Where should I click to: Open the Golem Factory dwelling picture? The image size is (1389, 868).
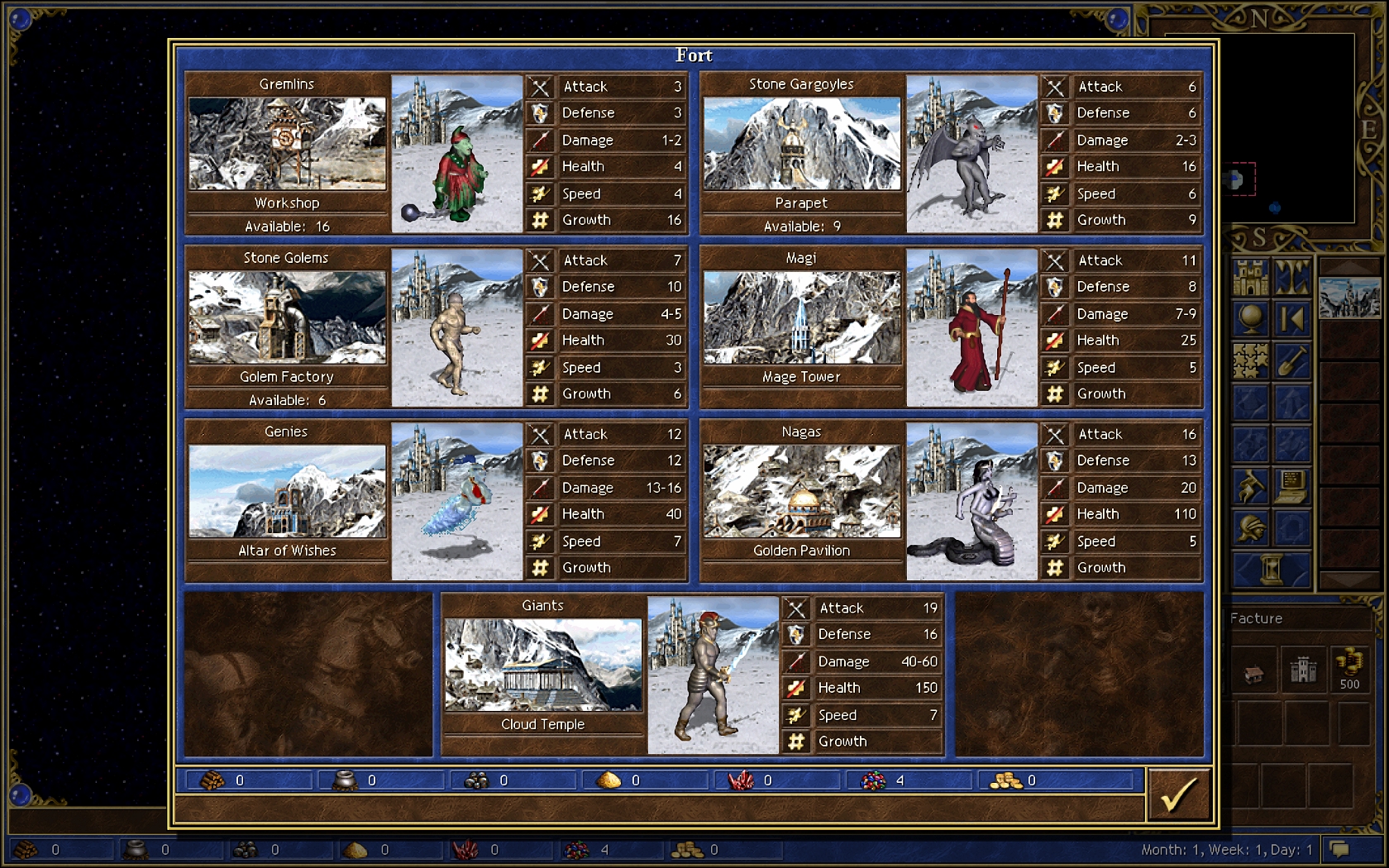[x=287, y=317]
